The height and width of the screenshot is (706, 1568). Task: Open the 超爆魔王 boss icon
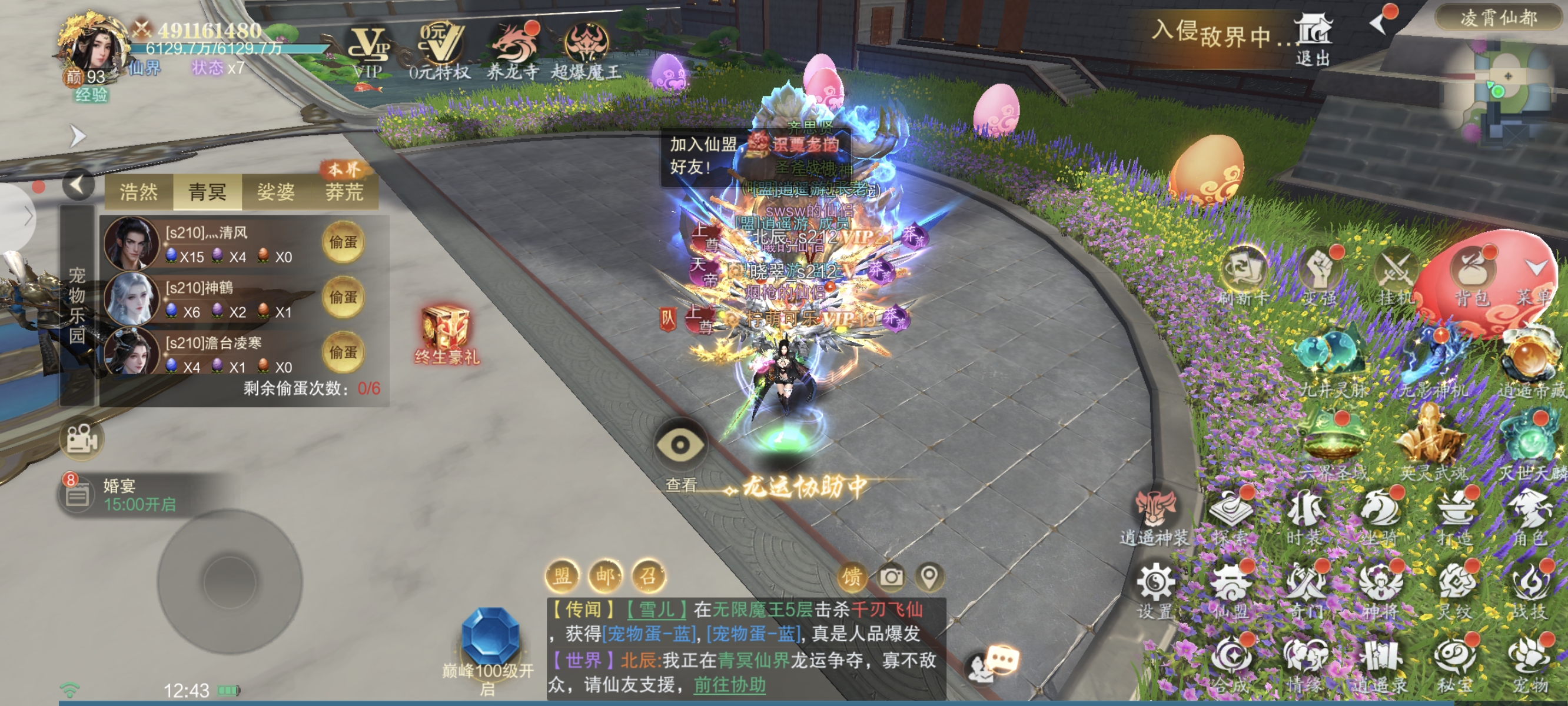(x=586, y=50)
